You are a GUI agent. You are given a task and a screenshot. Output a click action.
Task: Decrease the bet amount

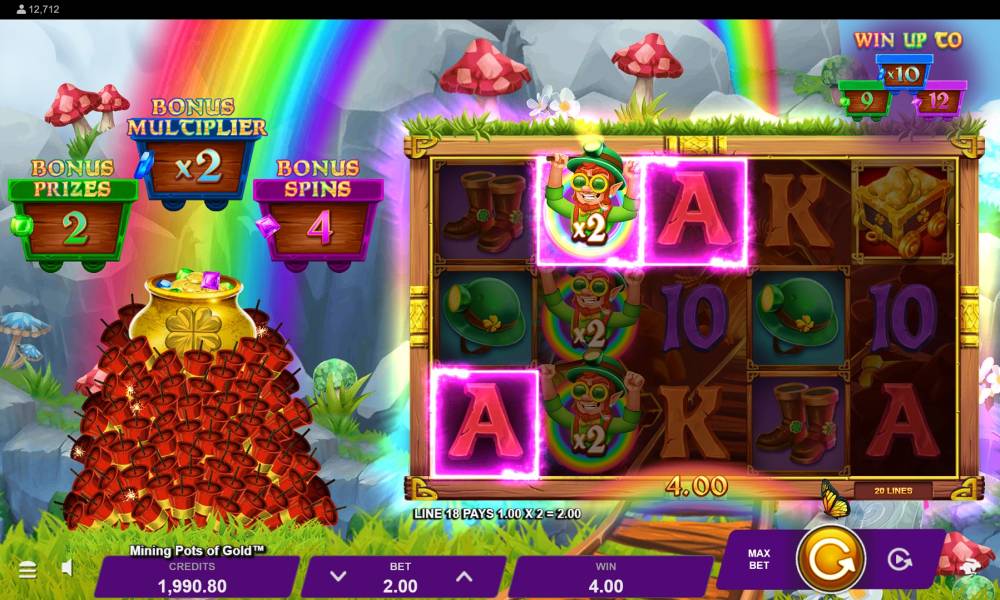click(338, 576)
